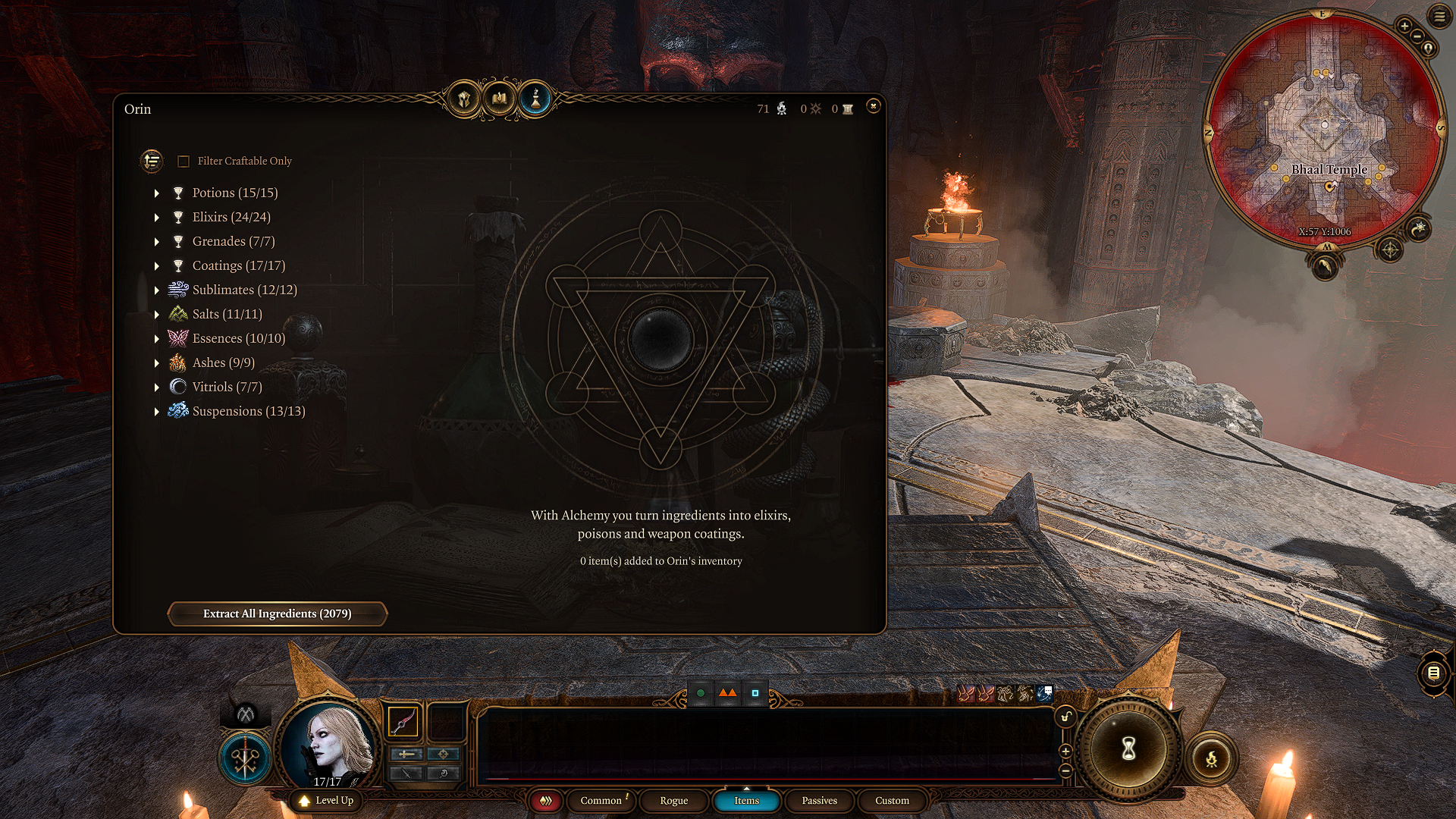Expand the Salts group
Viewport: 1456px width, 819px height.
[157, 315]
